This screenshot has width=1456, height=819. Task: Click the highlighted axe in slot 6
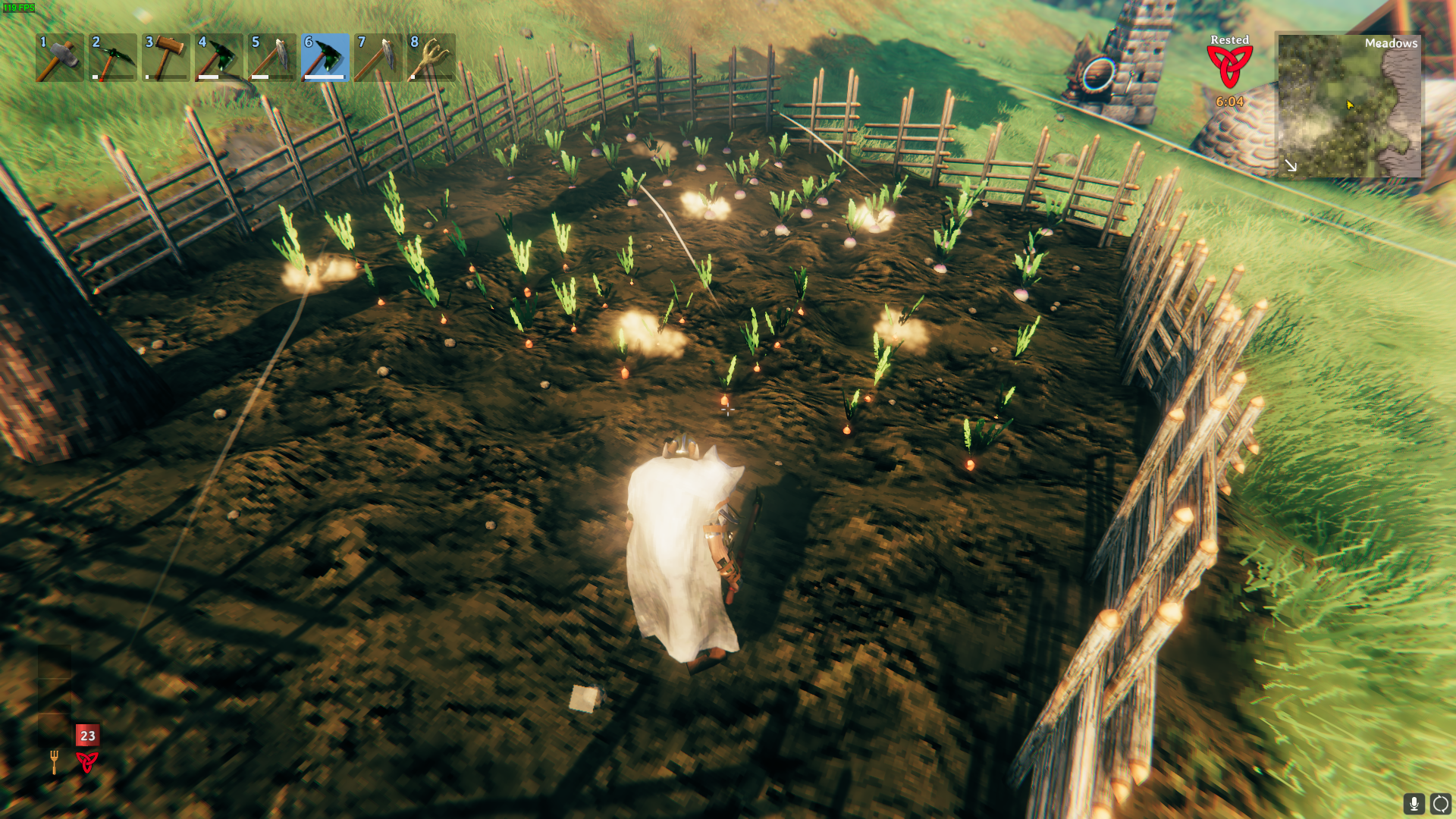pos(325,58)
